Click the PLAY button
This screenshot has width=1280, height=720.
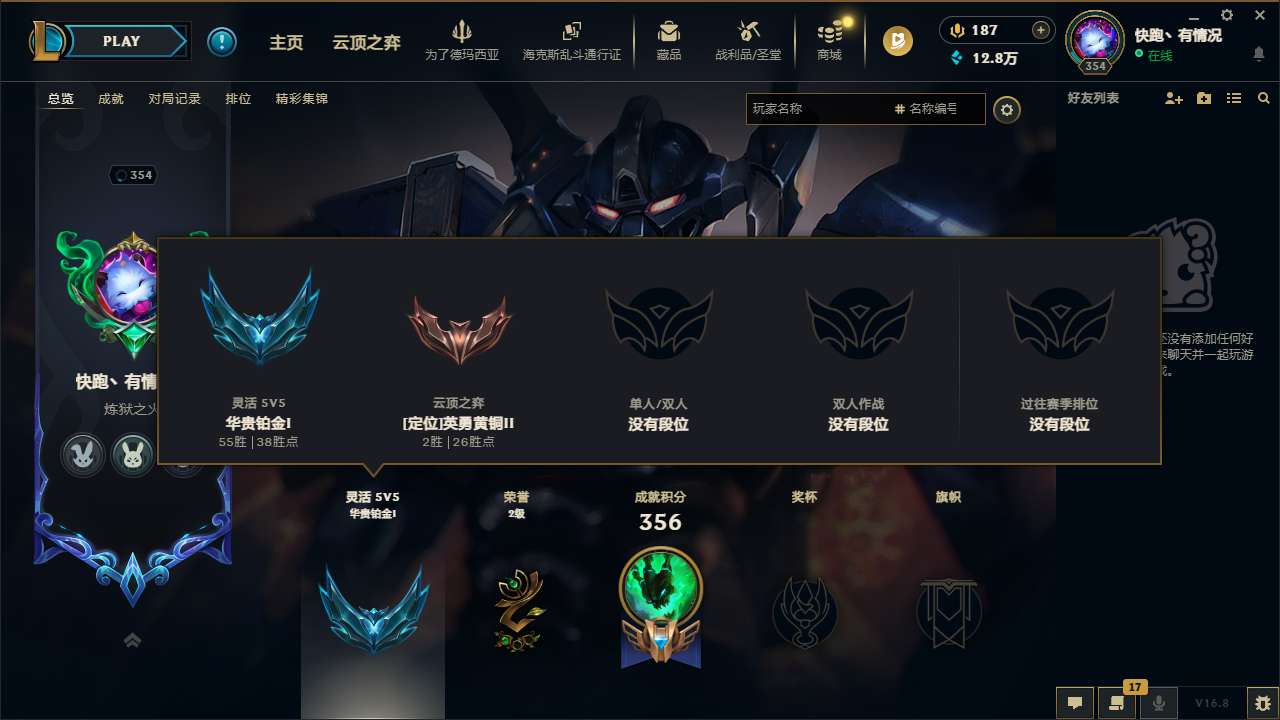(x=122, y=41)
